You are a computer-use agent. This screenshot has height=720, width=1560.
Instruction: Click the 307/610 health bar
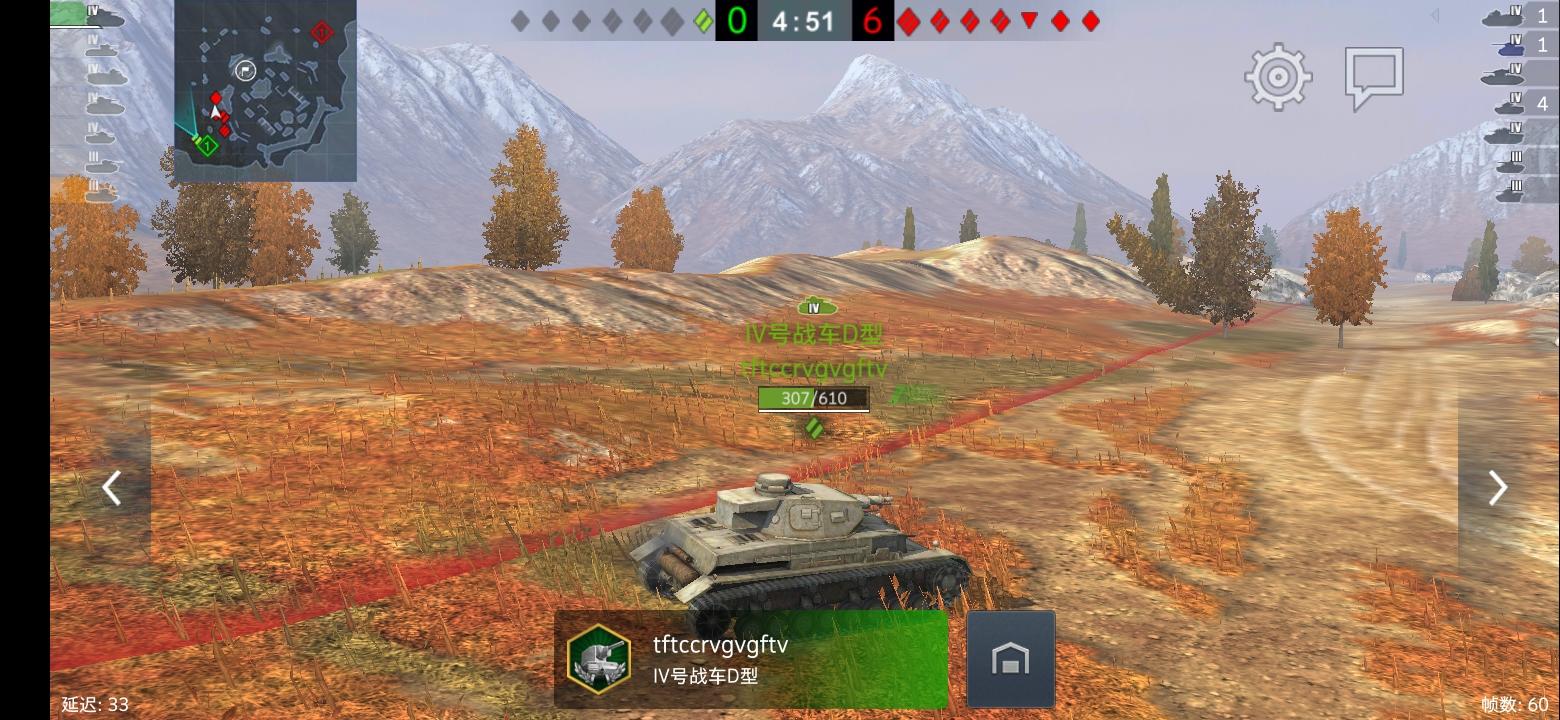coord(813,399)
